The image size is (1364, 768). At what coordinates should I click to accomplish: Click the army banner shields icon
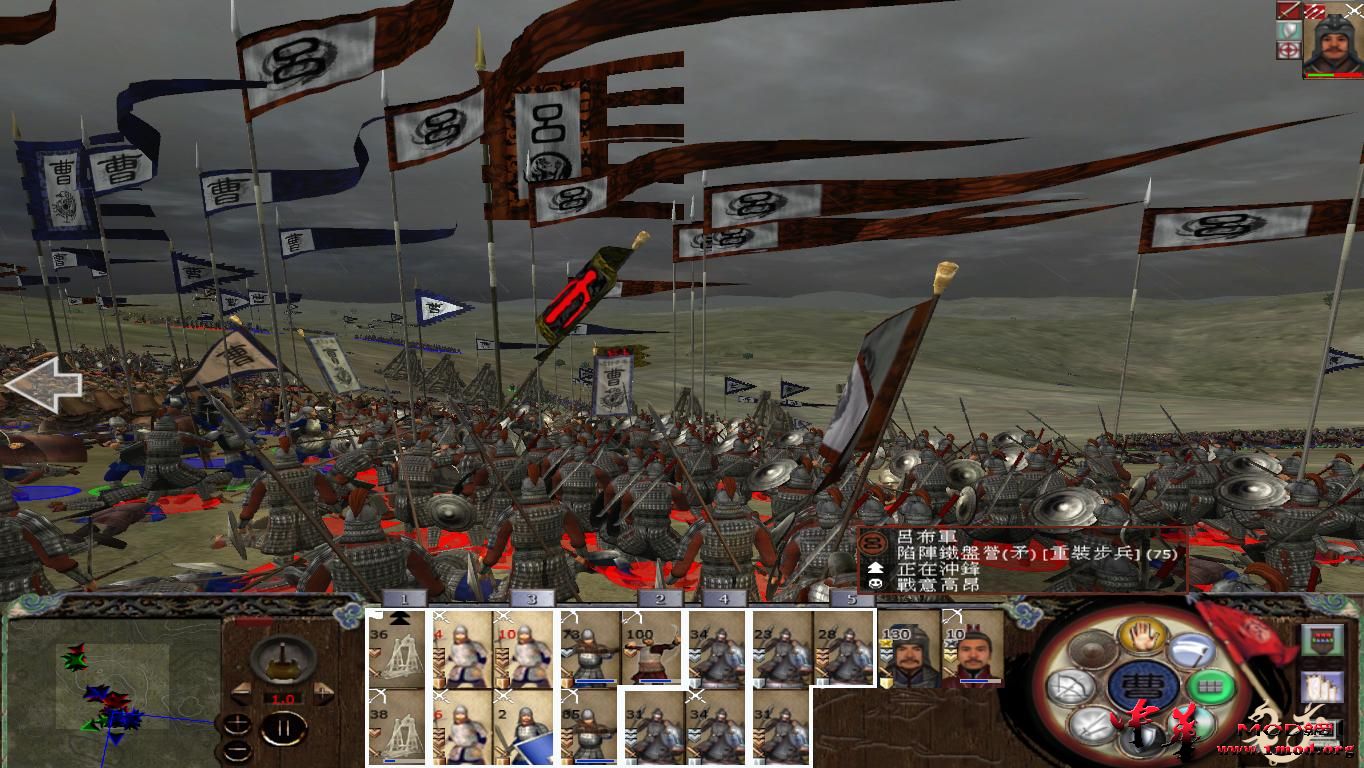(1323, 639)
